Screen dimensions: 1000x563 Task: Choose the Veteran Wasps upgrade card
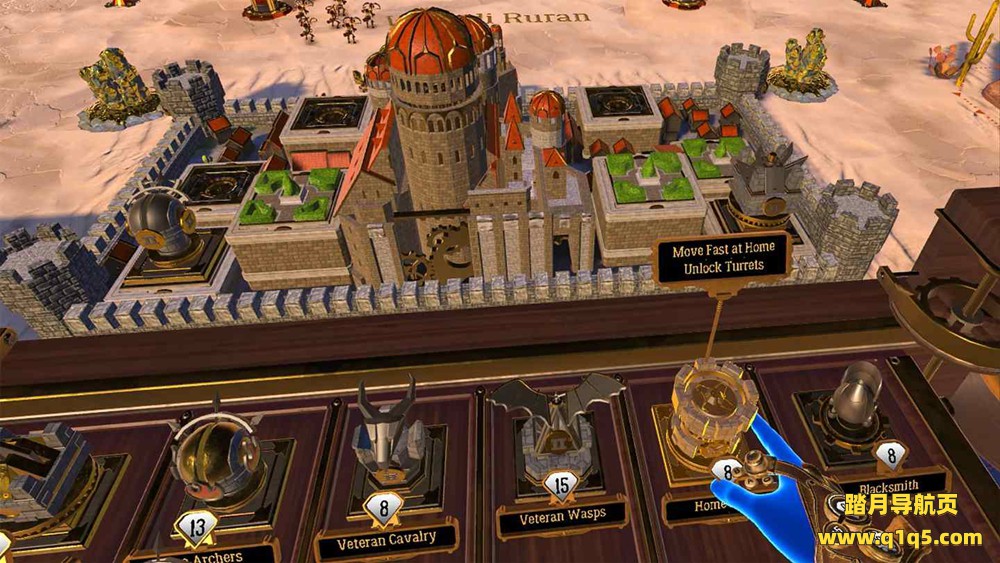[558, 440]
